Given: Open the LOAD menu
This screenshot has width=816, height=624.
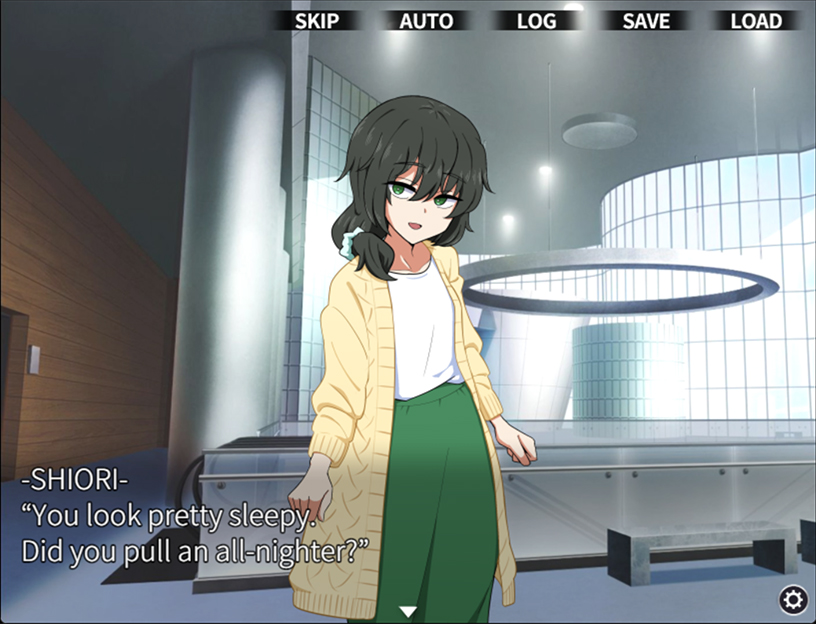Looking at the screenshot, I should pyautogui.click(x=756, y=21).
